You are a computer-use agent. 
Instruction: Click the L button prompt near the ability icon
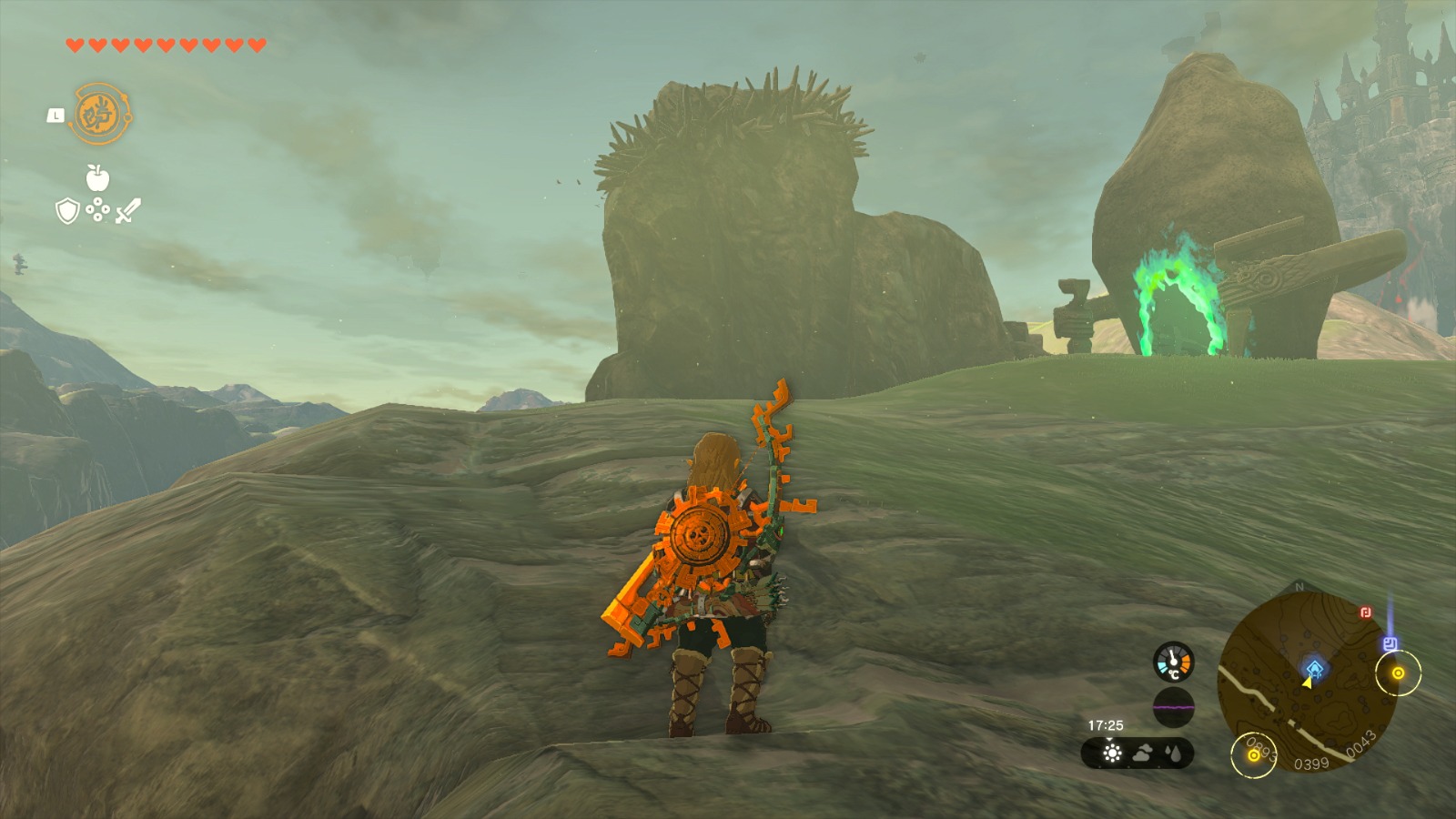(x=56, y=116)
